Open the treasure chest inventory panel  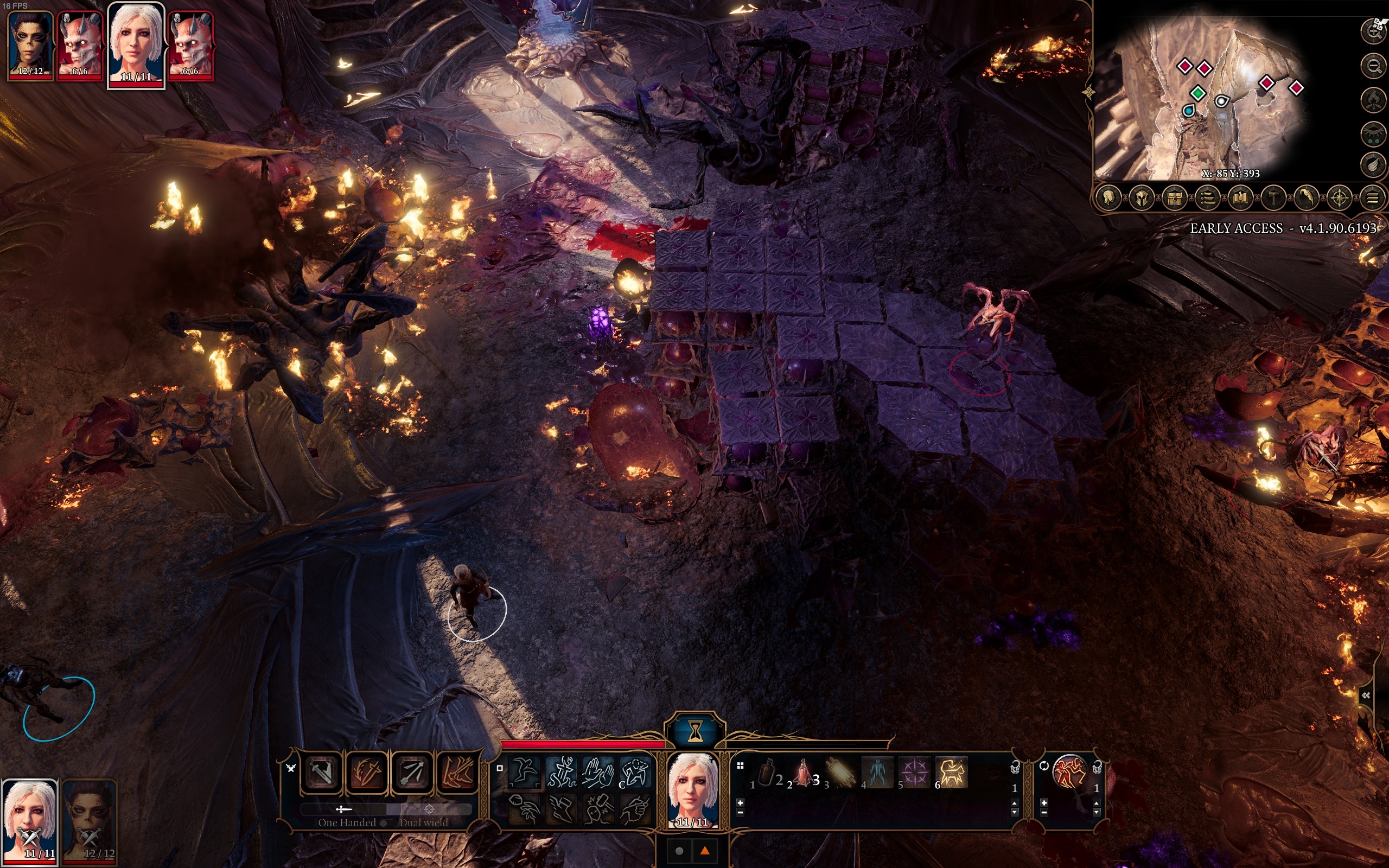[x=1174, y=199]
